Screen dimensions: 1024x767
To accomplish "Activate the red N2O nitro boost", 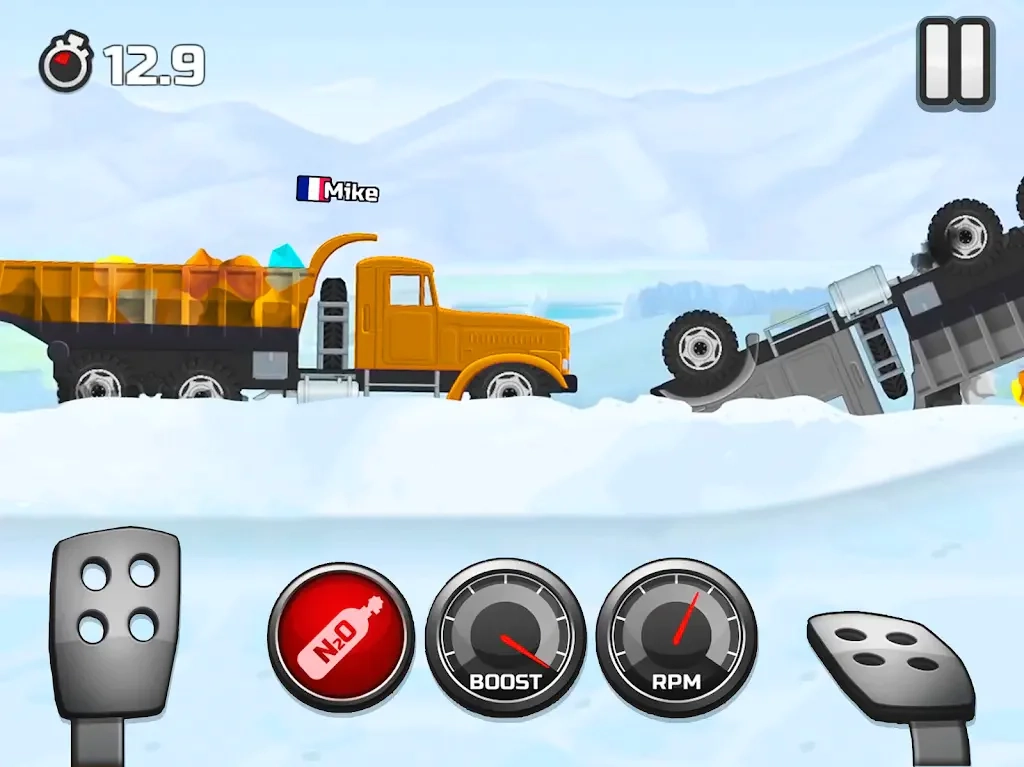I will point(340,637).
